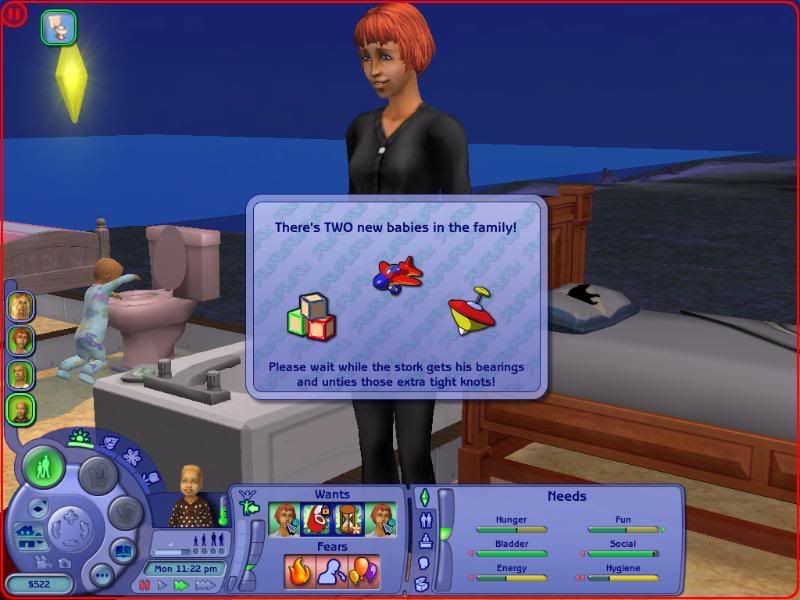Viewport: 800px width, 600px height.
Task: Click the locked red want slot
Action: point(317,519)
